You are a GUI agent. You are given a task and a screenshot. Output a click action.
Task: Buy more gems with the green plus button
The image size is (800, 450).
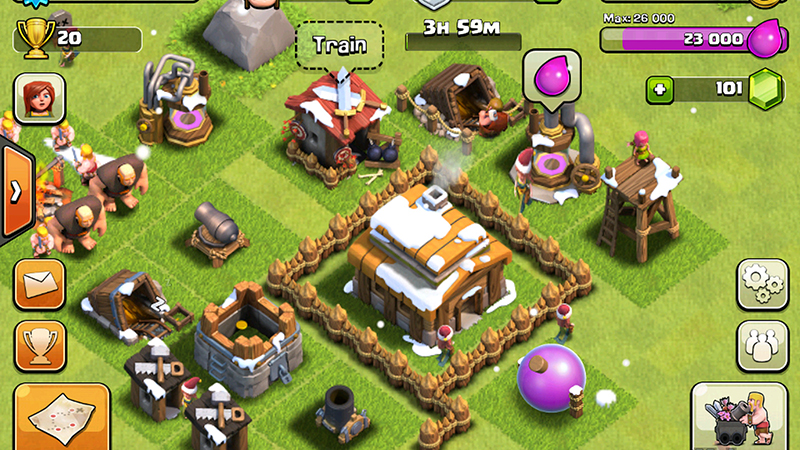coord(660,89)
